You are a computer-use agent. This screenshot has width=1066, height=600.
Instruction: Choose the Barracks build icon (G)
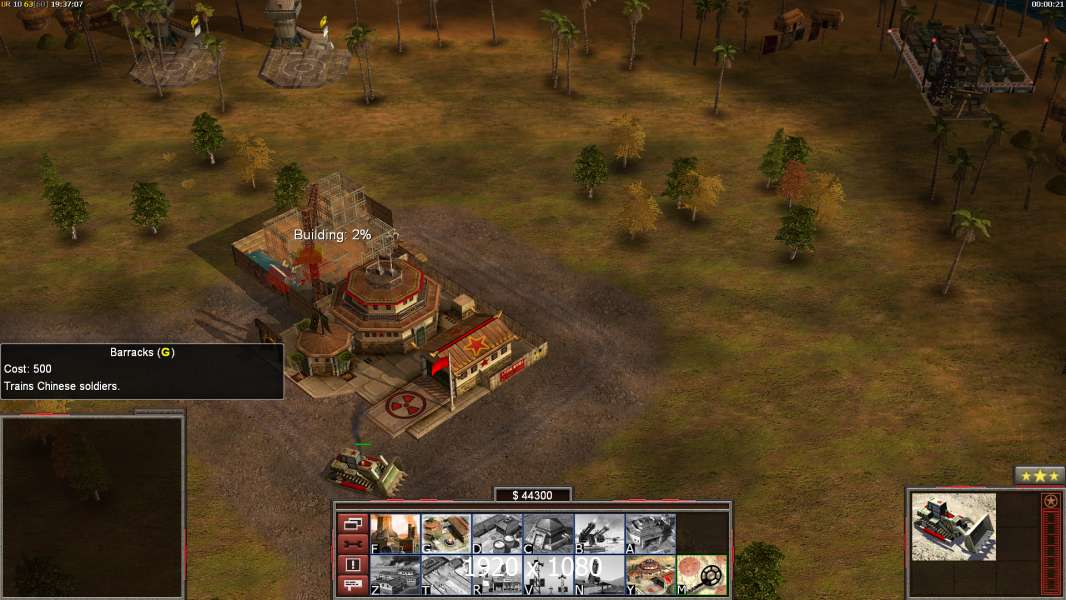click(x=446, y=534)
